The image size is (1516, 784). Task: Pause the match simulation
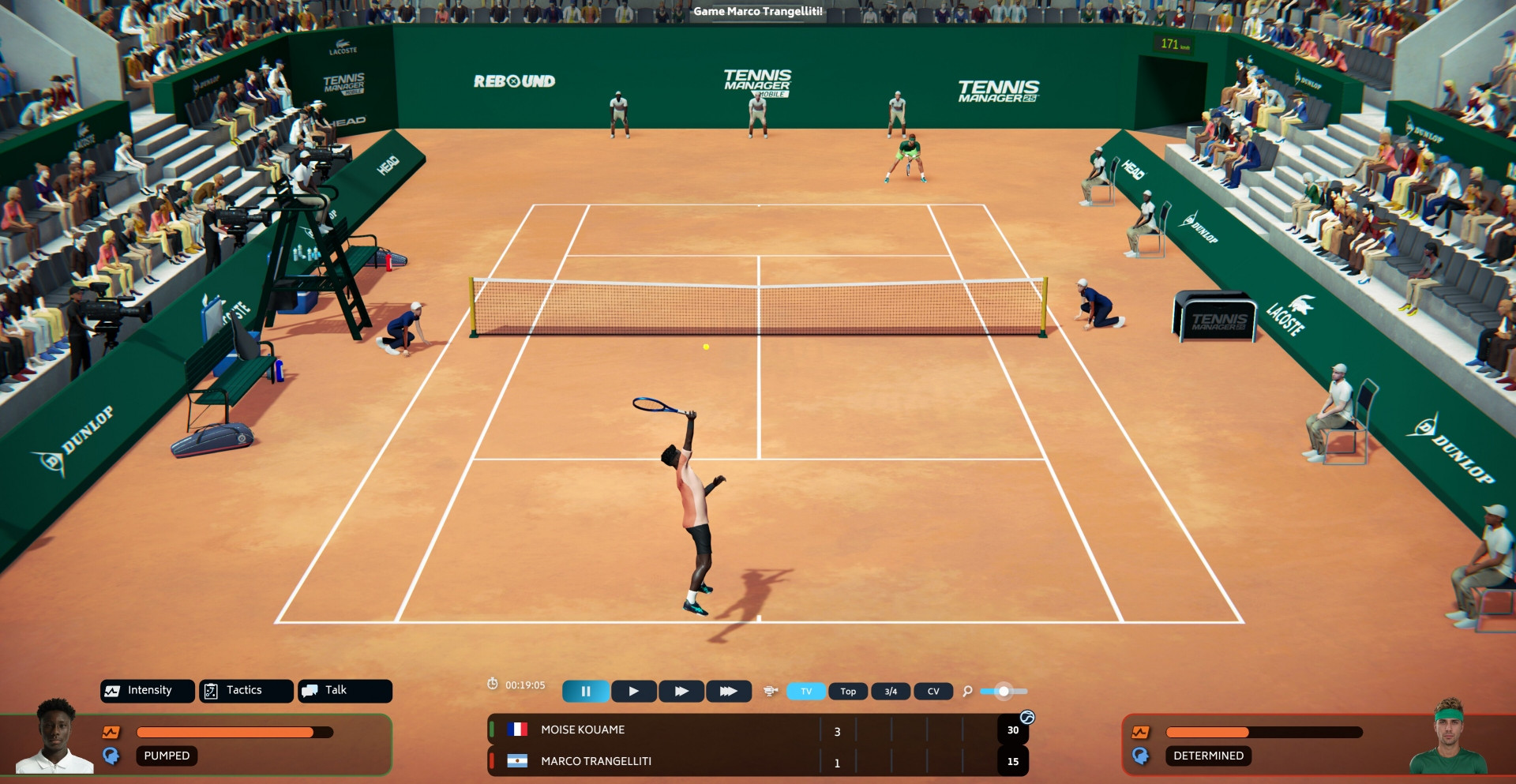(585, 692)
